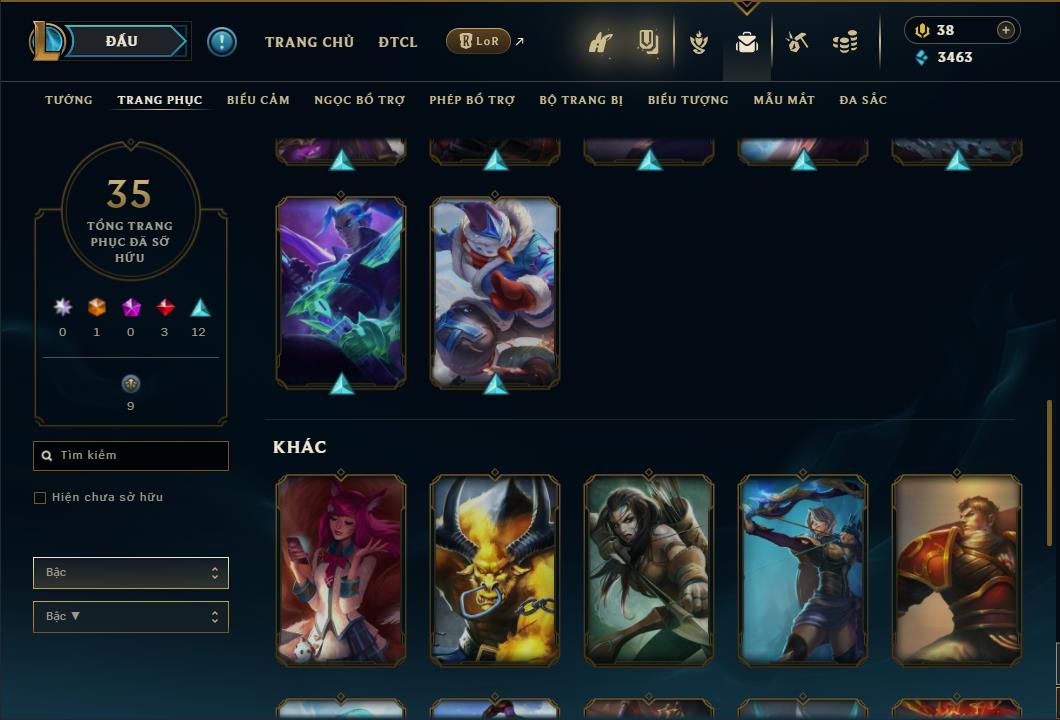The height and width of the screenshot is (720, 1060).
Task: Switch to the MẪU MẮT tab
Action: [x=784, y=100]
